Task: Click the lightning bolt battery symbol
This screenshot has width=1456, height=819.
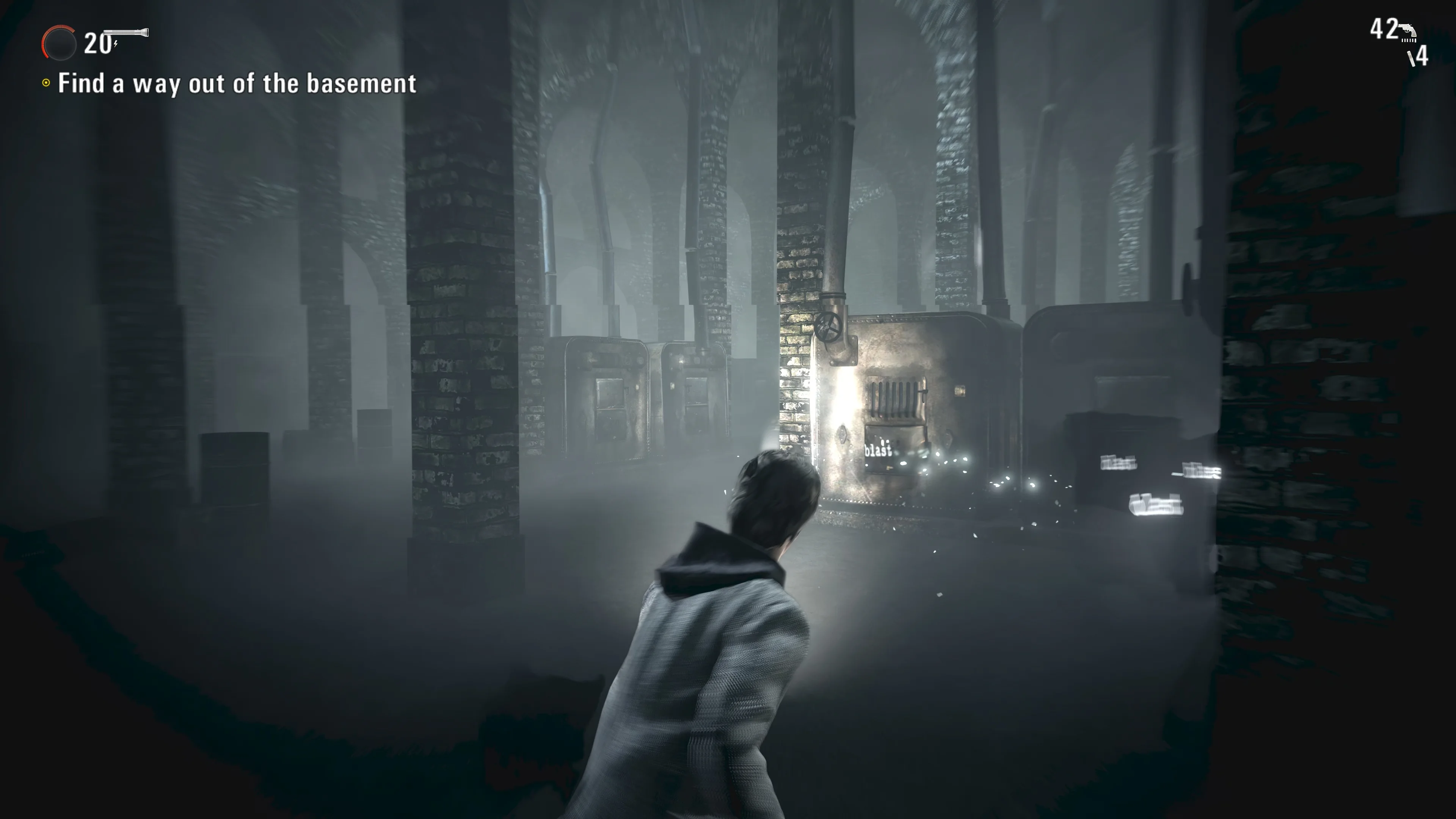Action: tap(115, 45)
